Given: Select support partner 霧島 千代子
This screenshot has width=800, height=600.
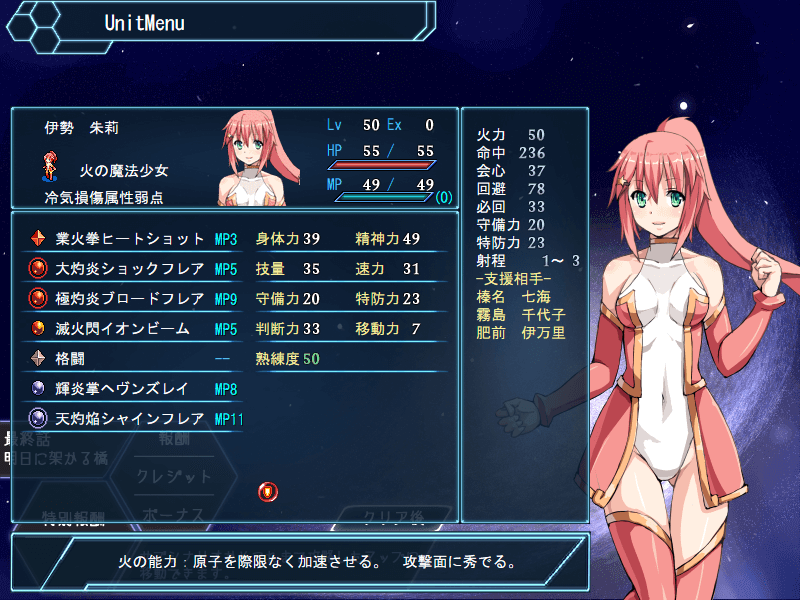Looking at the screenshot, I should 521,315.
